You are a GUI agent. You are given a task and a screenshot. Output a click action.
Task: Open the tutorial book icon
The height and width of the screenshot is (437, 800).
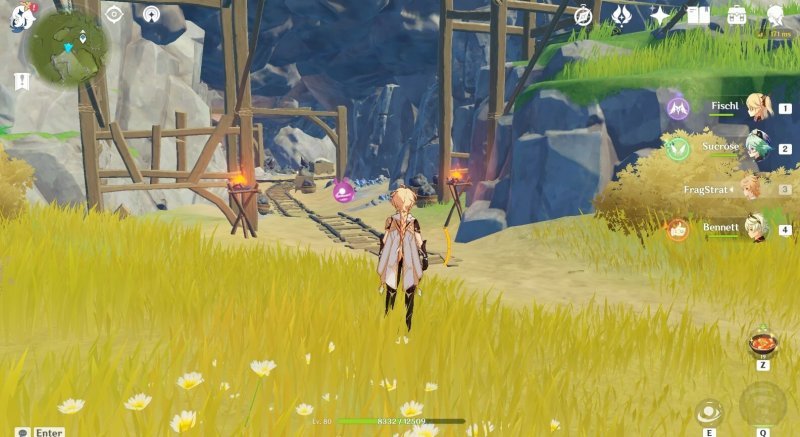(x=698, y=15)
